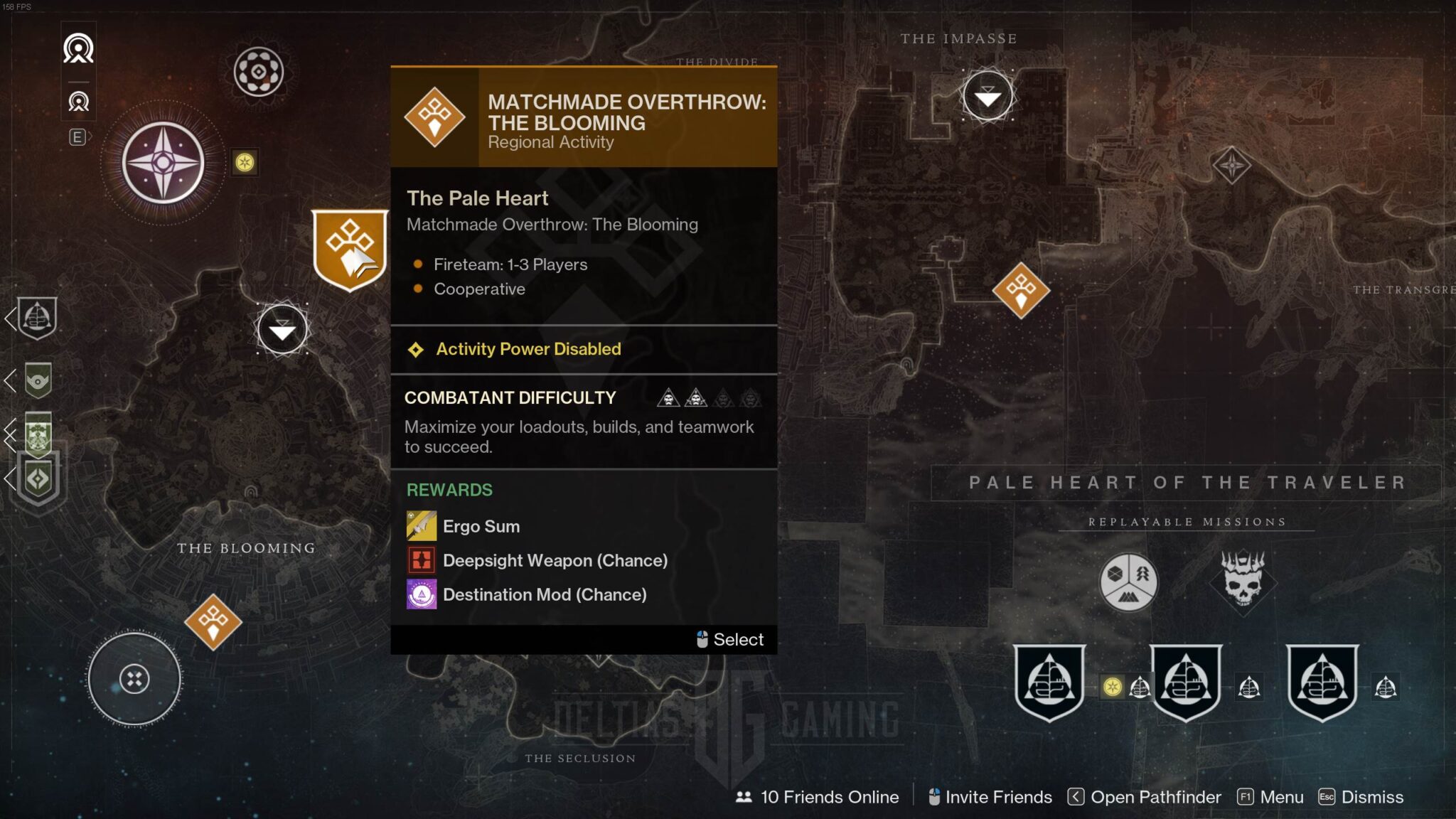
Task: Choose The Impasse landing zone marker
Action: pyautogui.click(x=987, y=95)
